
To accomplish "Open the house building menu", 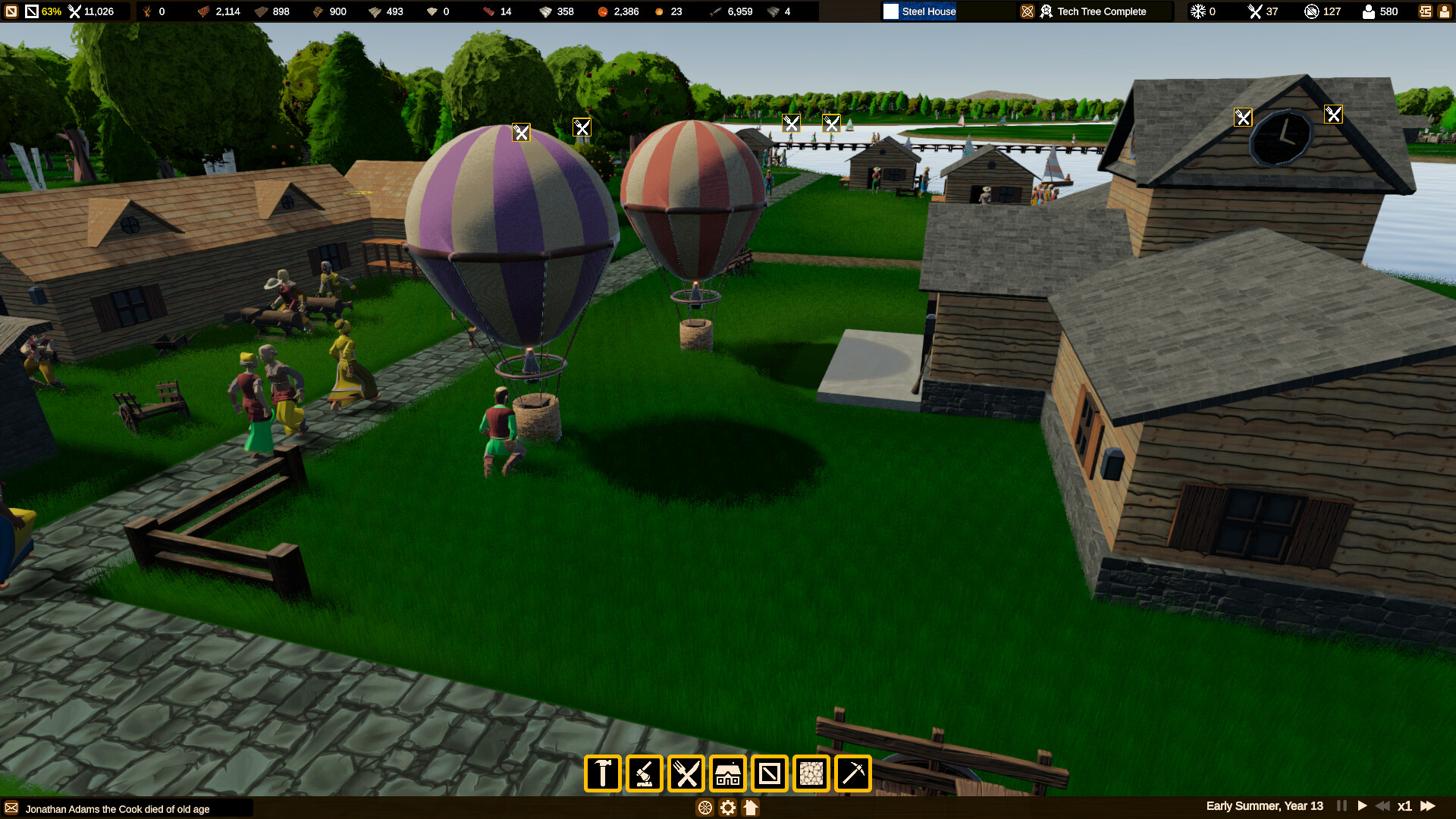I will coord(729,773).
